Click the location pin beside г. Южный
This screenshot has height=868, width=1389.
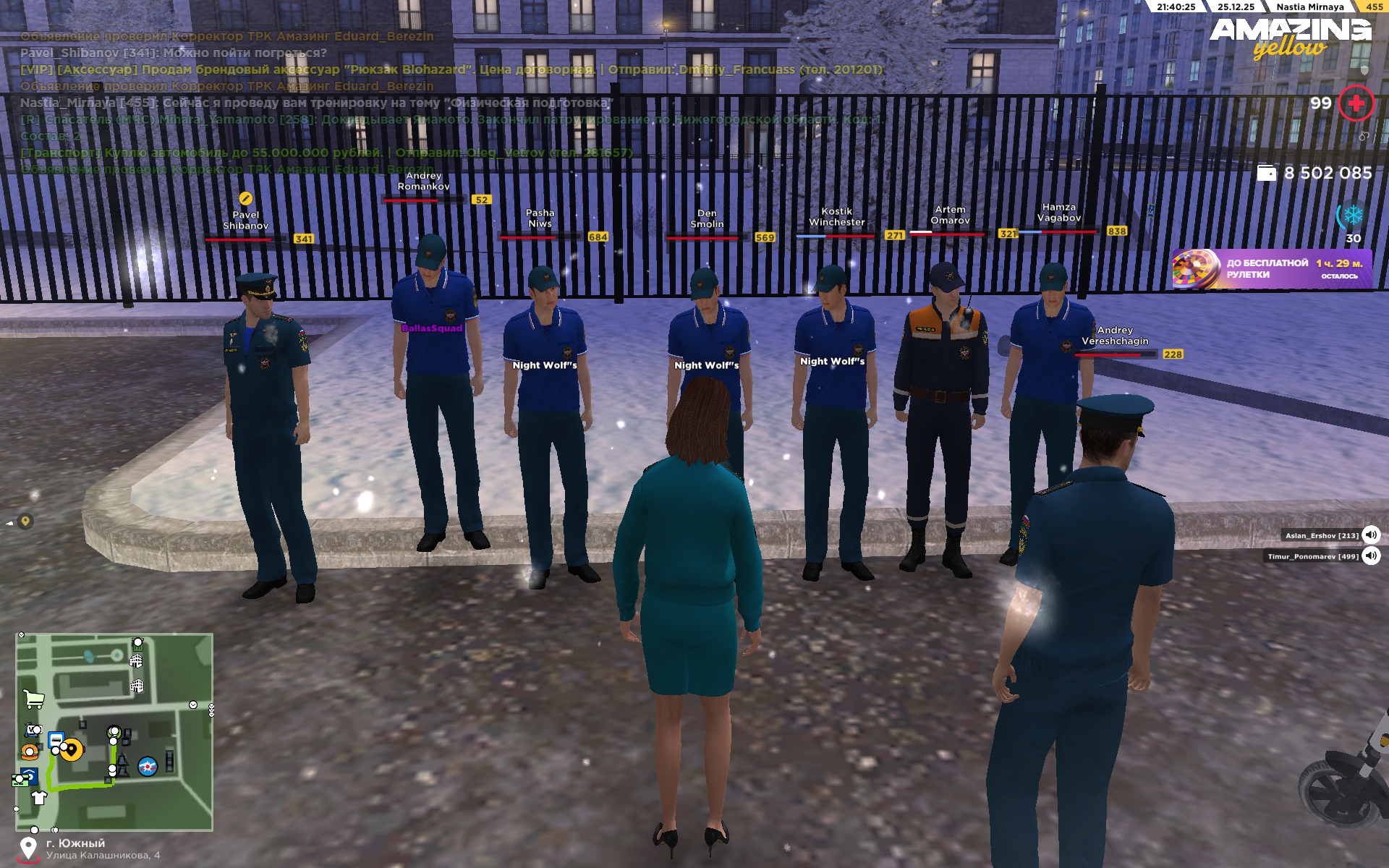tap(28, 848)
